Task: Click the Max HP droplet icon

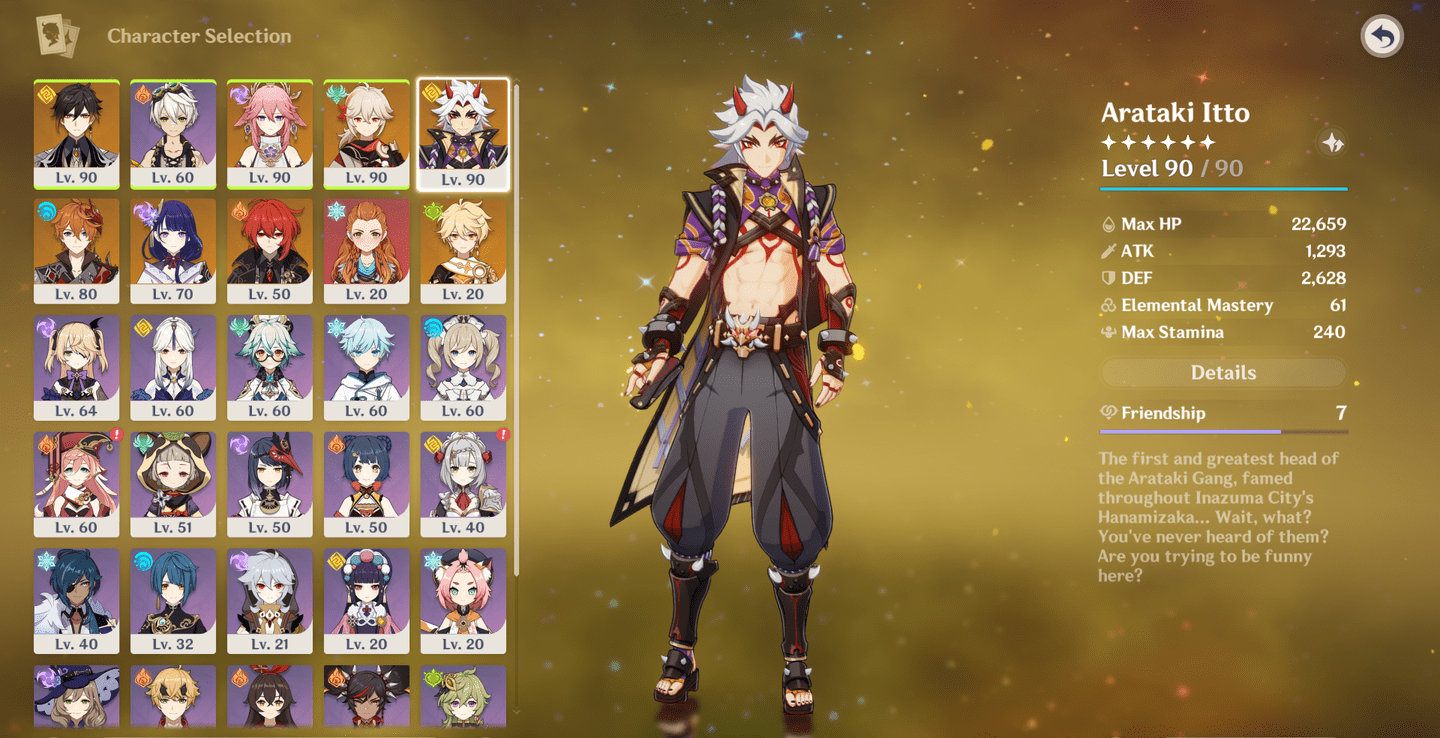Action: (1108, 223)
